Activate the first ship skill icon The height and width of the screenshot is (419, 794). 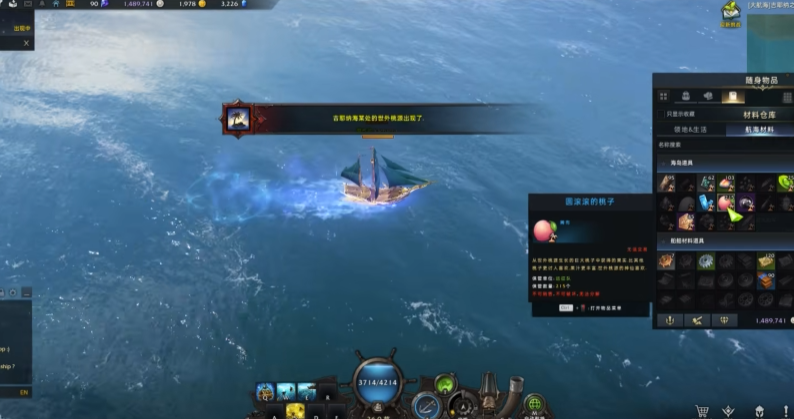pyautogui.click(x=265, y=391)
